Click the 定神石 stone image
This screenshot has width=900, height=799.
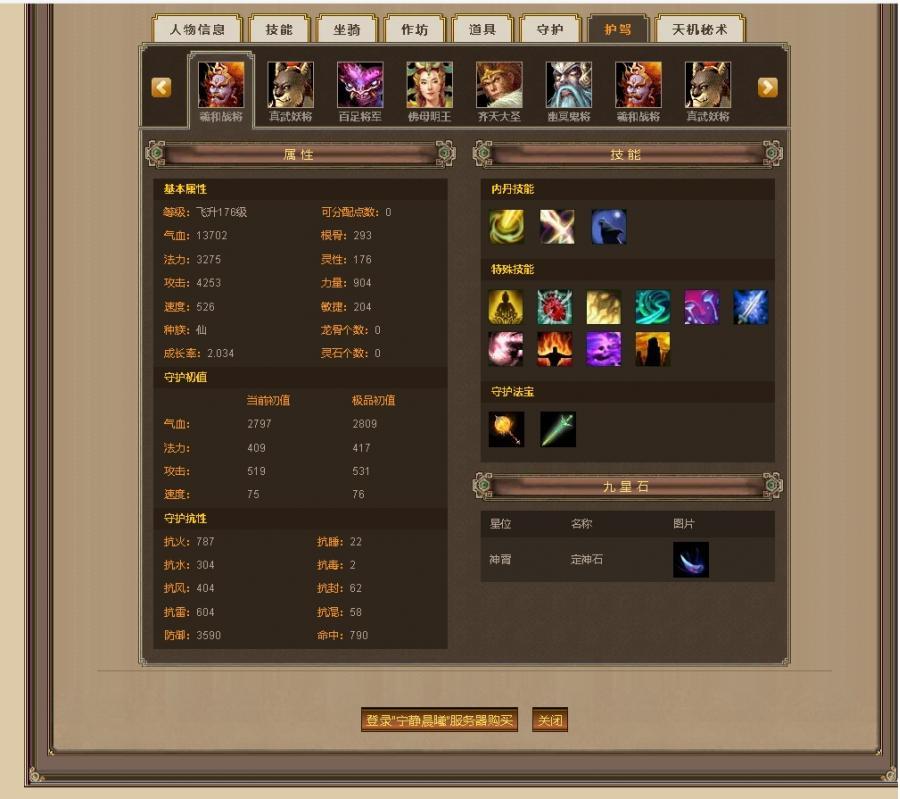[691, 560]
